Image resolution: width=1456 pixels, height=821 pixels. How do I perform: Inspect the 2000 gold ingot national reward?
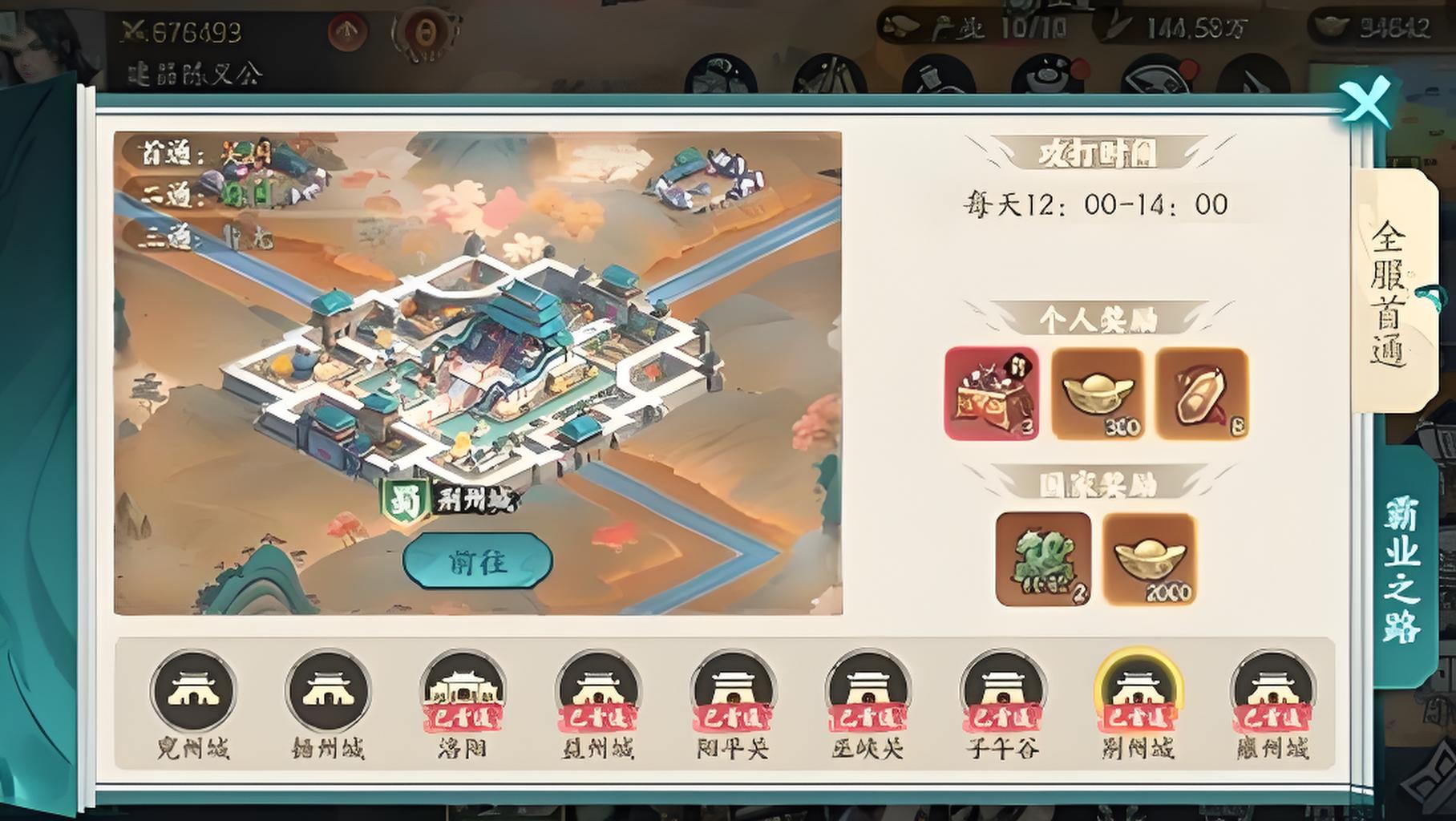click(x=1150, y=559)
